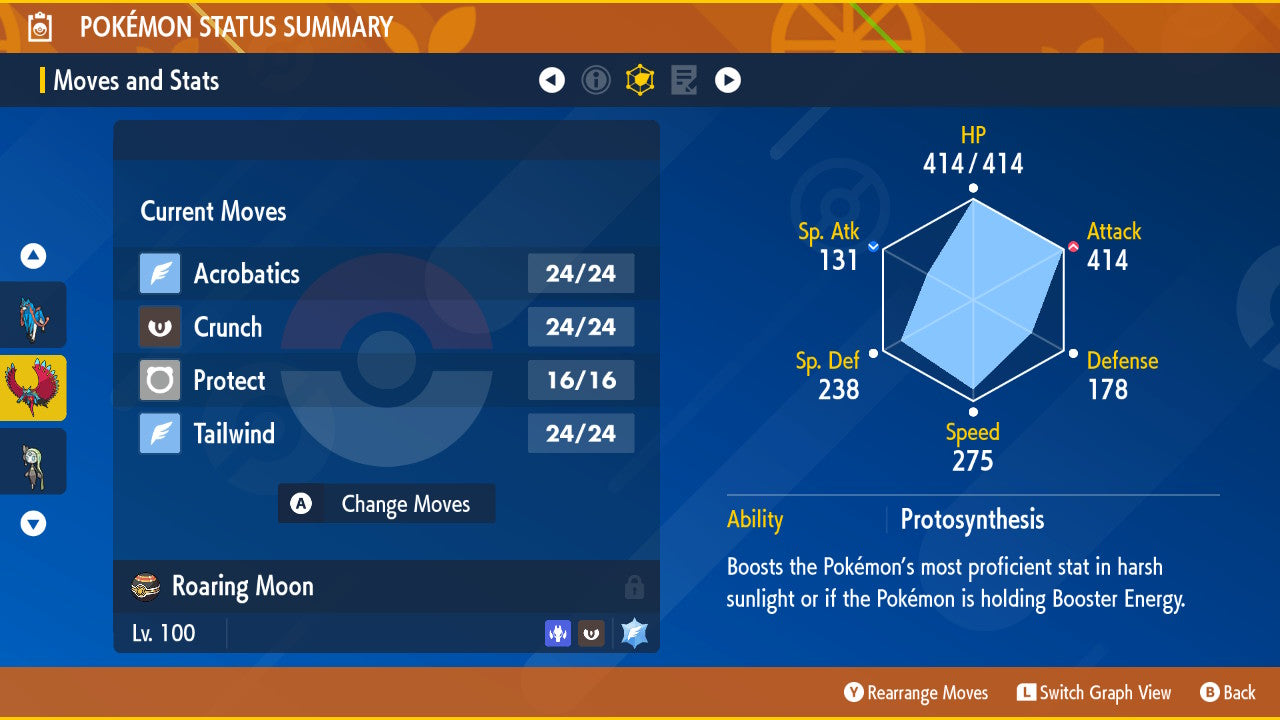Click Switch Graph View at the bottom
Viewport: 1280px width, 720px height.
(x=1095, y=692)
